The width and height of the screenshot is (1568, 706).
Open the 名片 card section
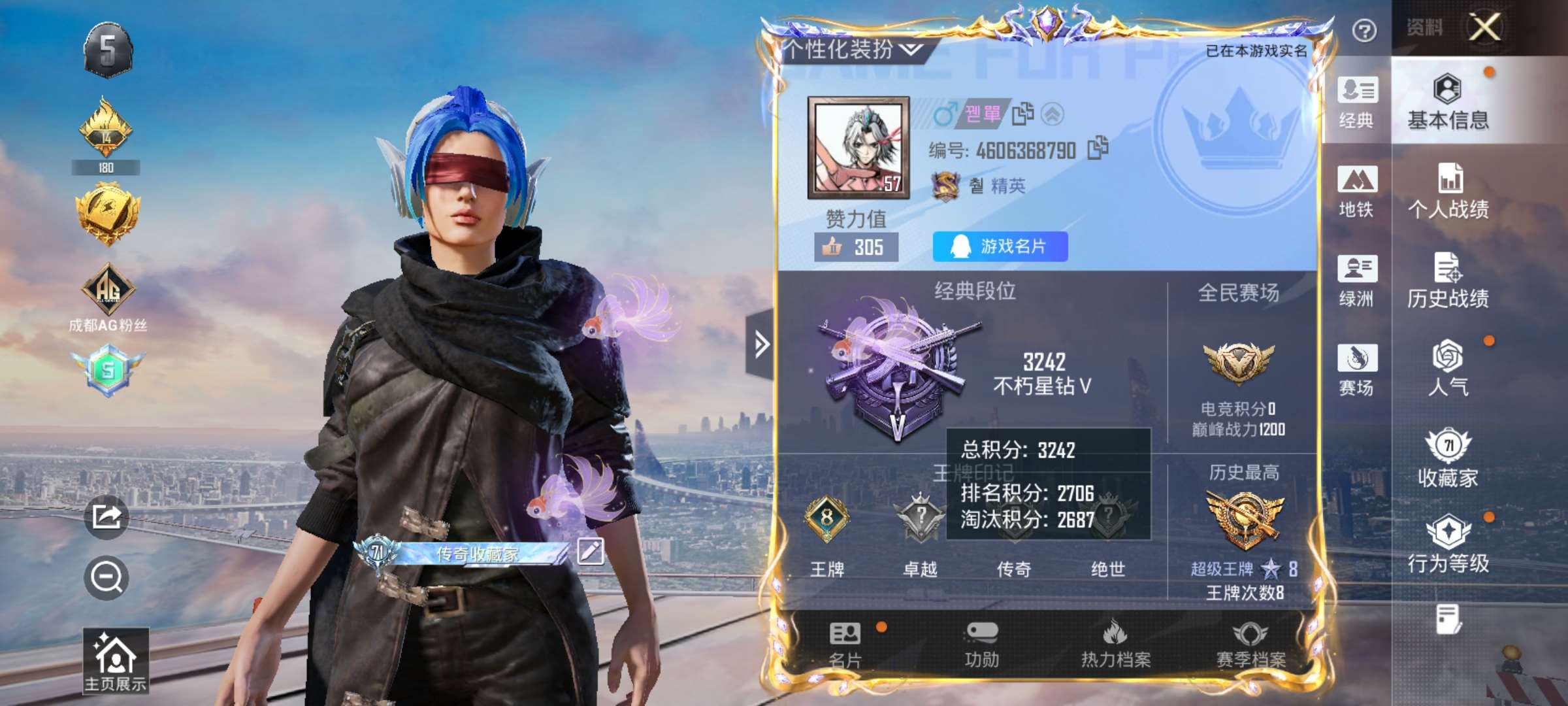[845, 645]
